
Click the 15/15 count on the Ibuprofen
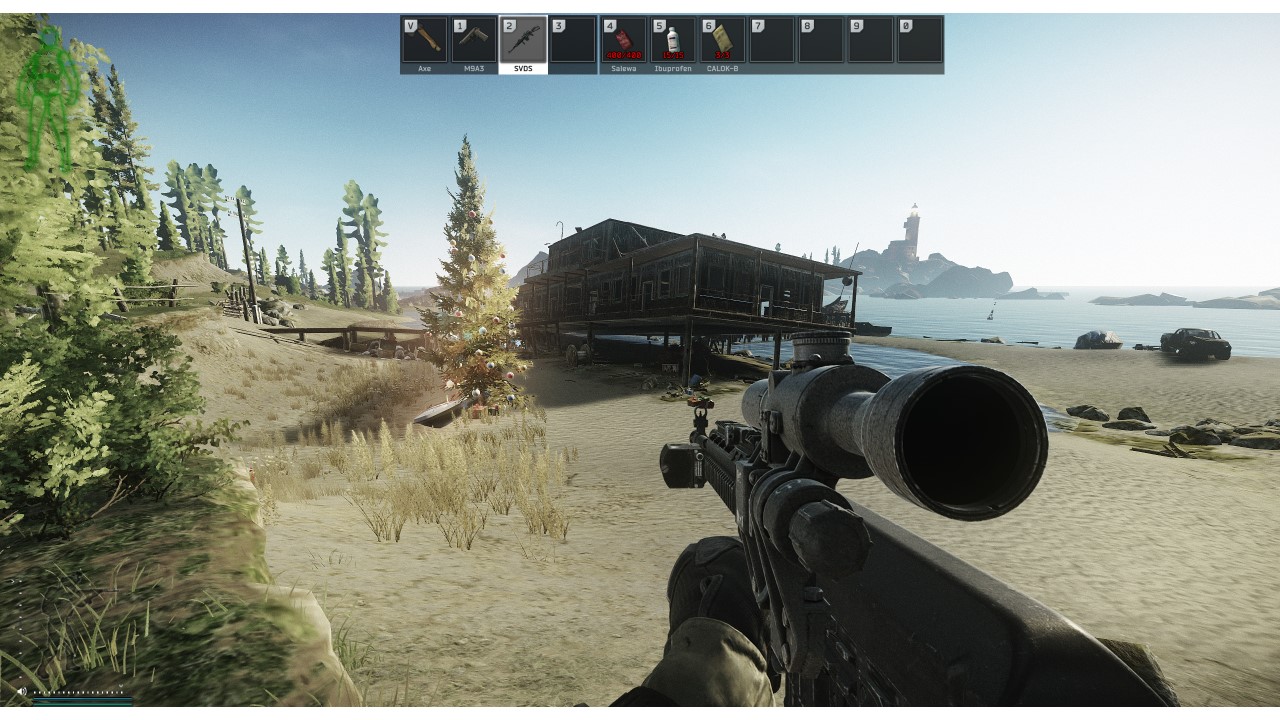click(x=675, y=55)
